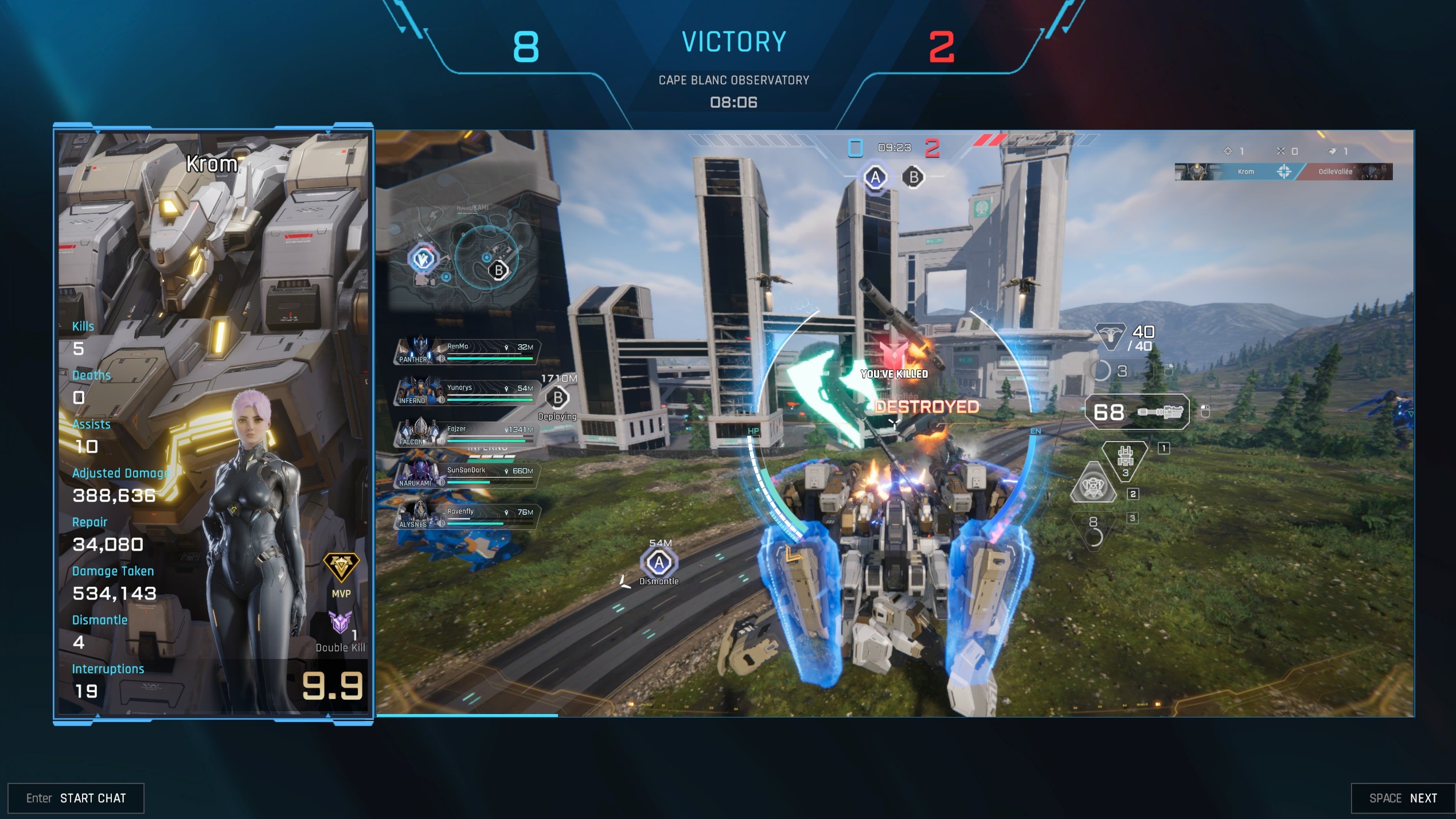This screenshot has width=1456, height=819.
Task: Select the crosshair kill counter icon top right
Action: pyautogui.click(x=1228, y=151)
